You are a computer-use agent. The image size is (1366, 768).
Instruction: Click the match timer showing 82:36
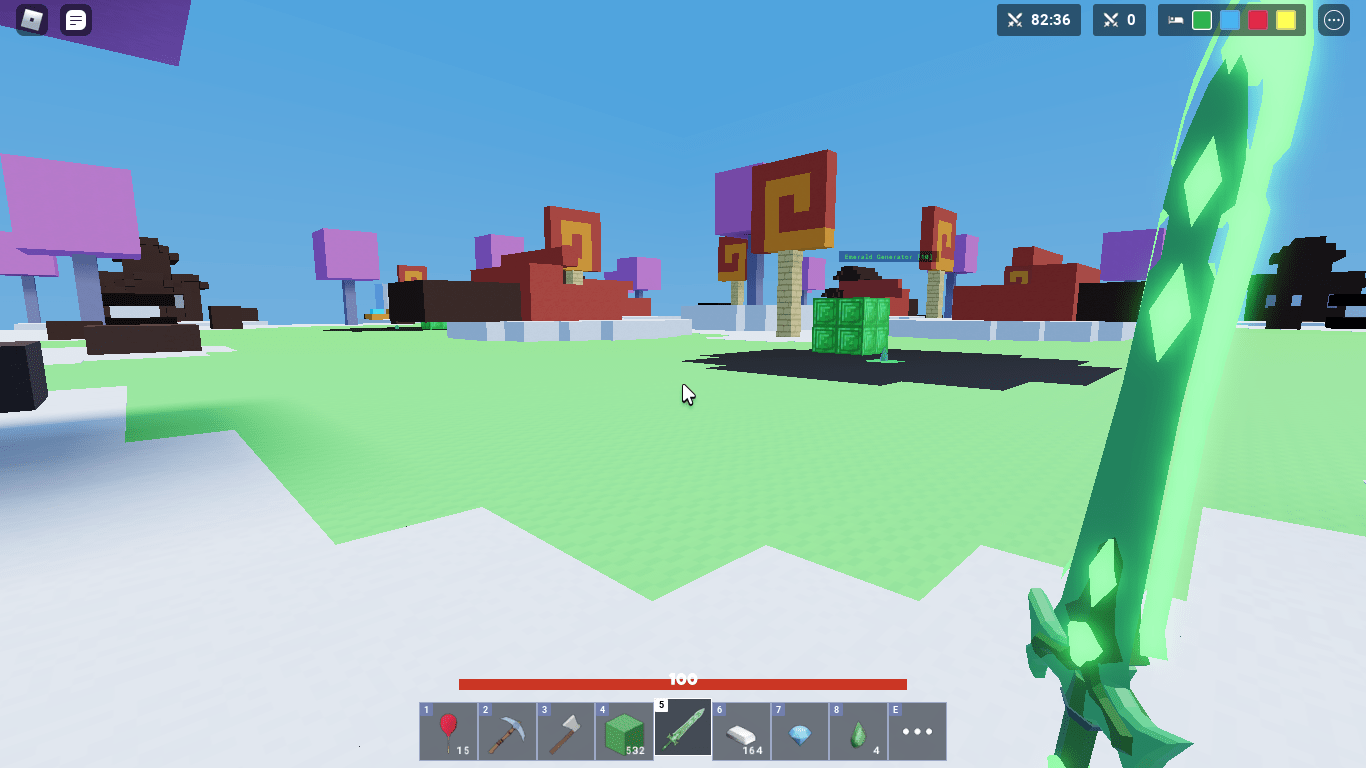point(1039,20)
